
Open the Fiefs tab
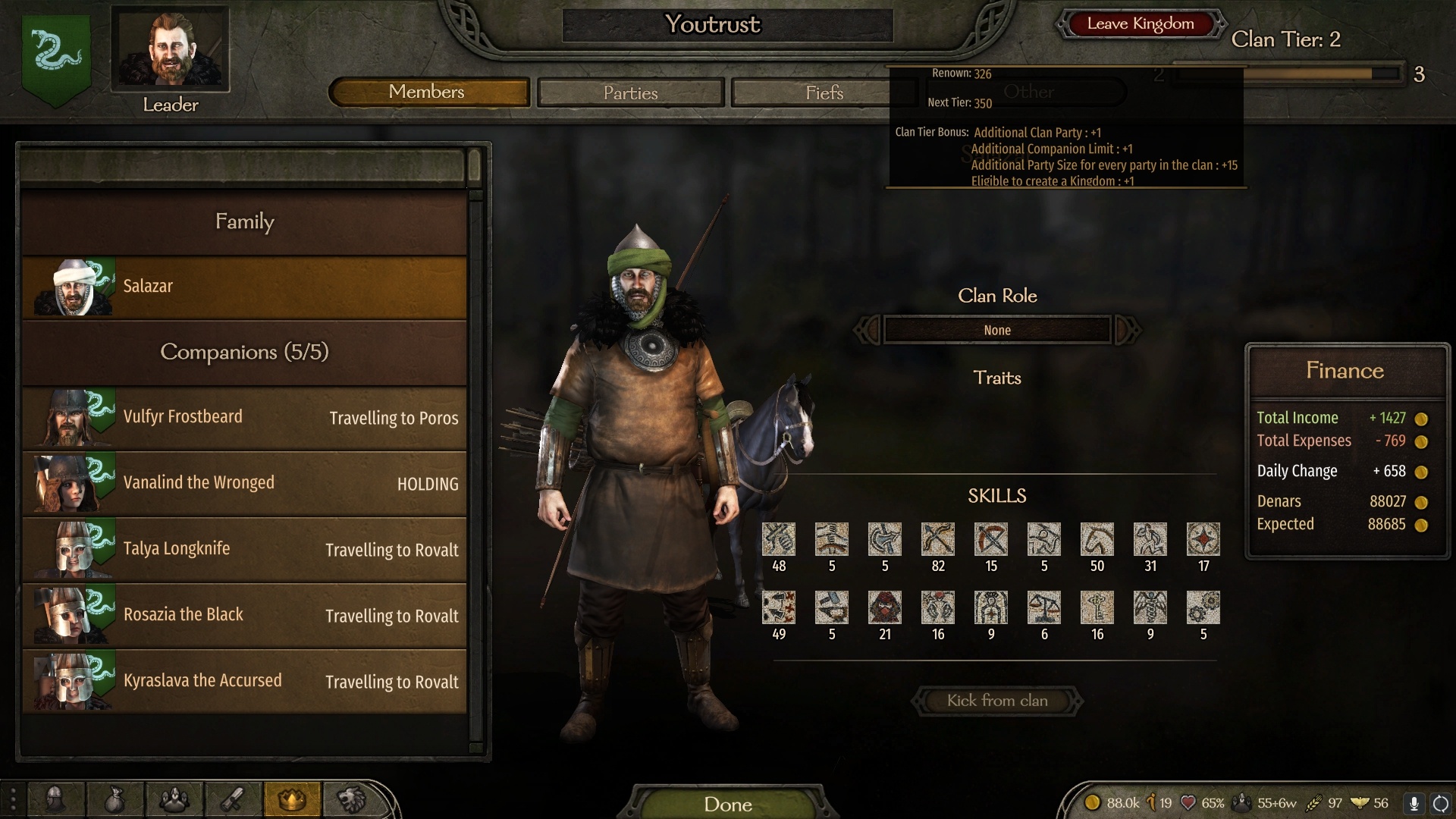(824, 93)
